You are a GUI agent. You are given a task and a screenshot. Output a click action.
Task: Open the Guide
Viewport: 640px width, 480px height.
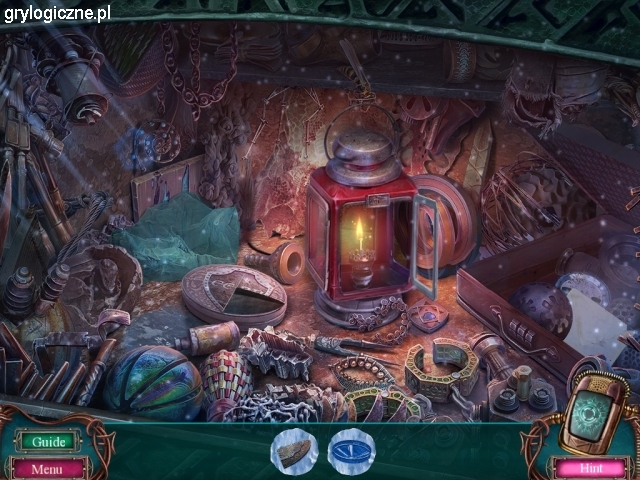(x=47, y=442)
